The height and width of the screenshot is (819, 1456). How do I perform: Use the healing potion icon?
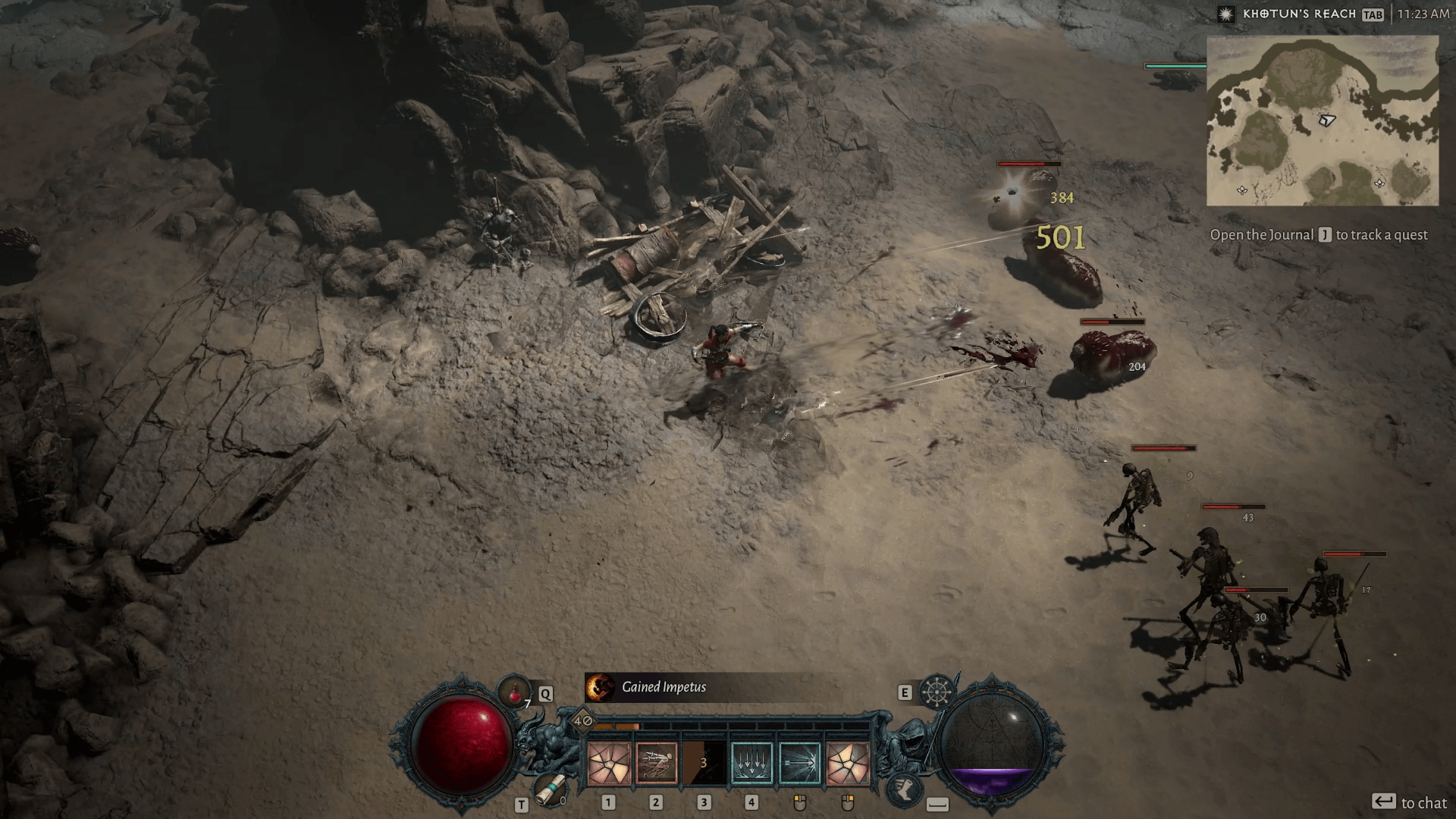[x=515, y=692]
